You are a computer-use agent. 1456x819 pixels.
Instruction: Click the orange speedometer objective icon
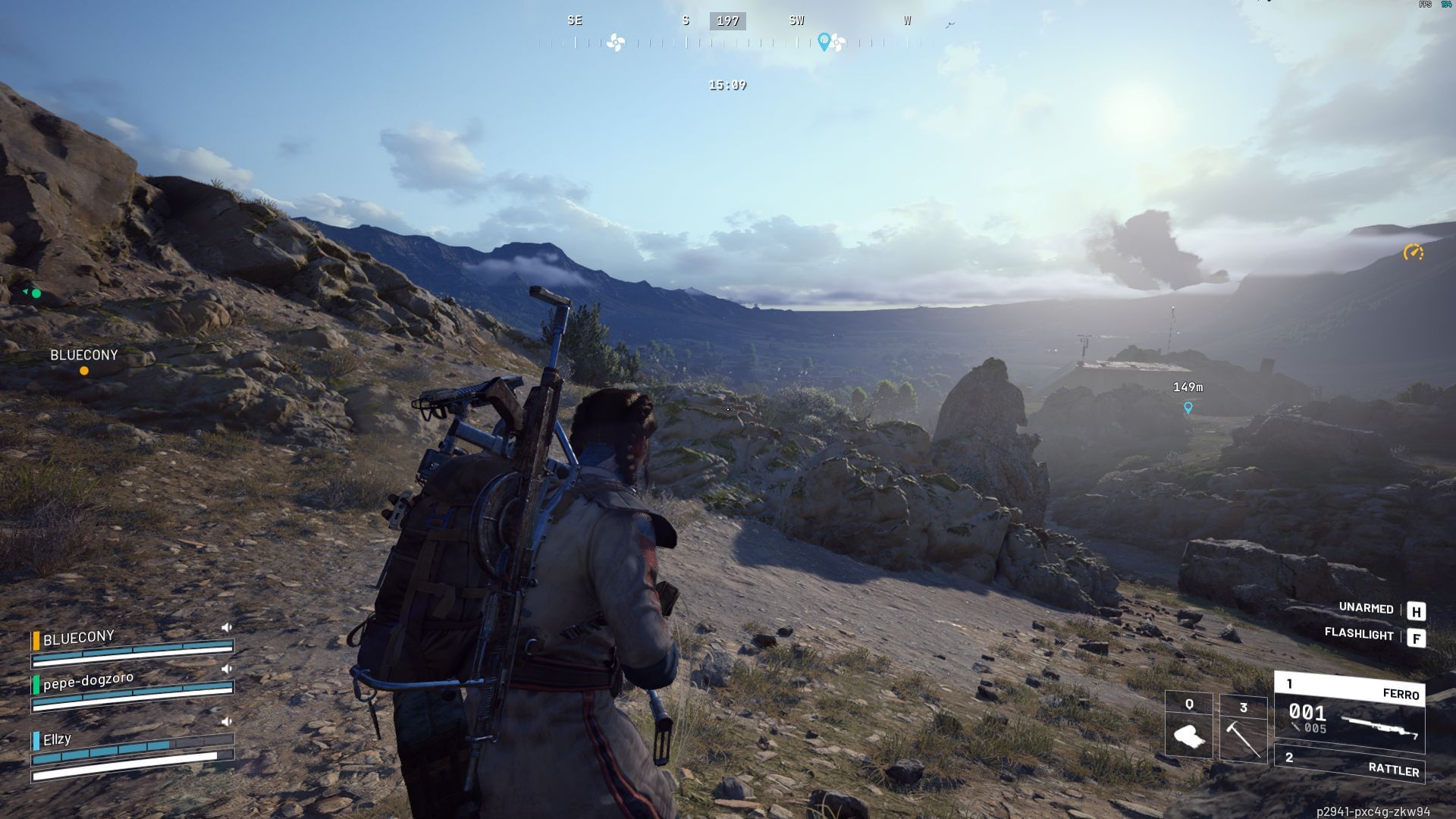pyautogui.click(x=1413, y=253)
